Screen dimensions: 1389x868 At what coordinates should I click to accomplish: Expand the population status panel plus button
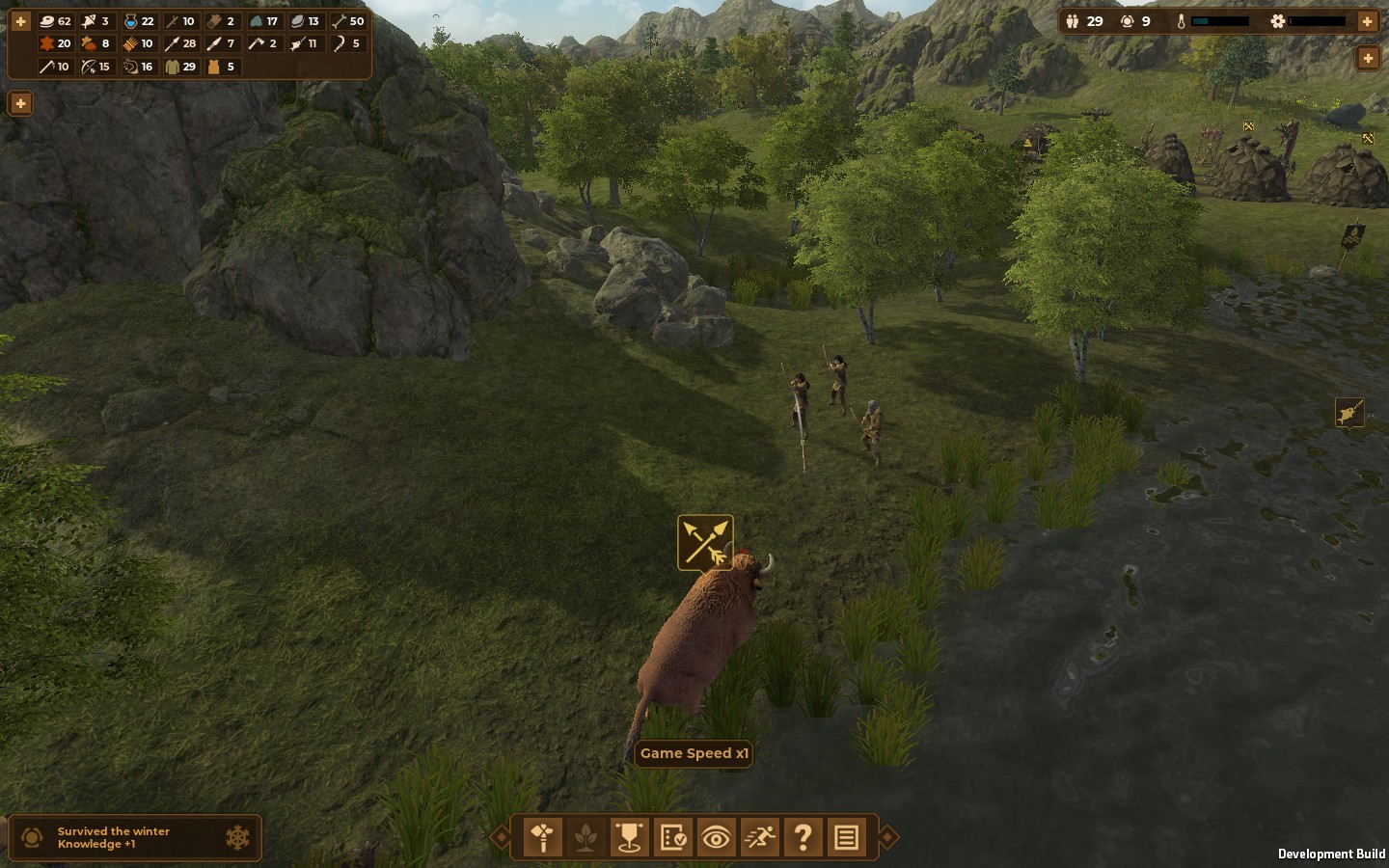coord(1367,20)
